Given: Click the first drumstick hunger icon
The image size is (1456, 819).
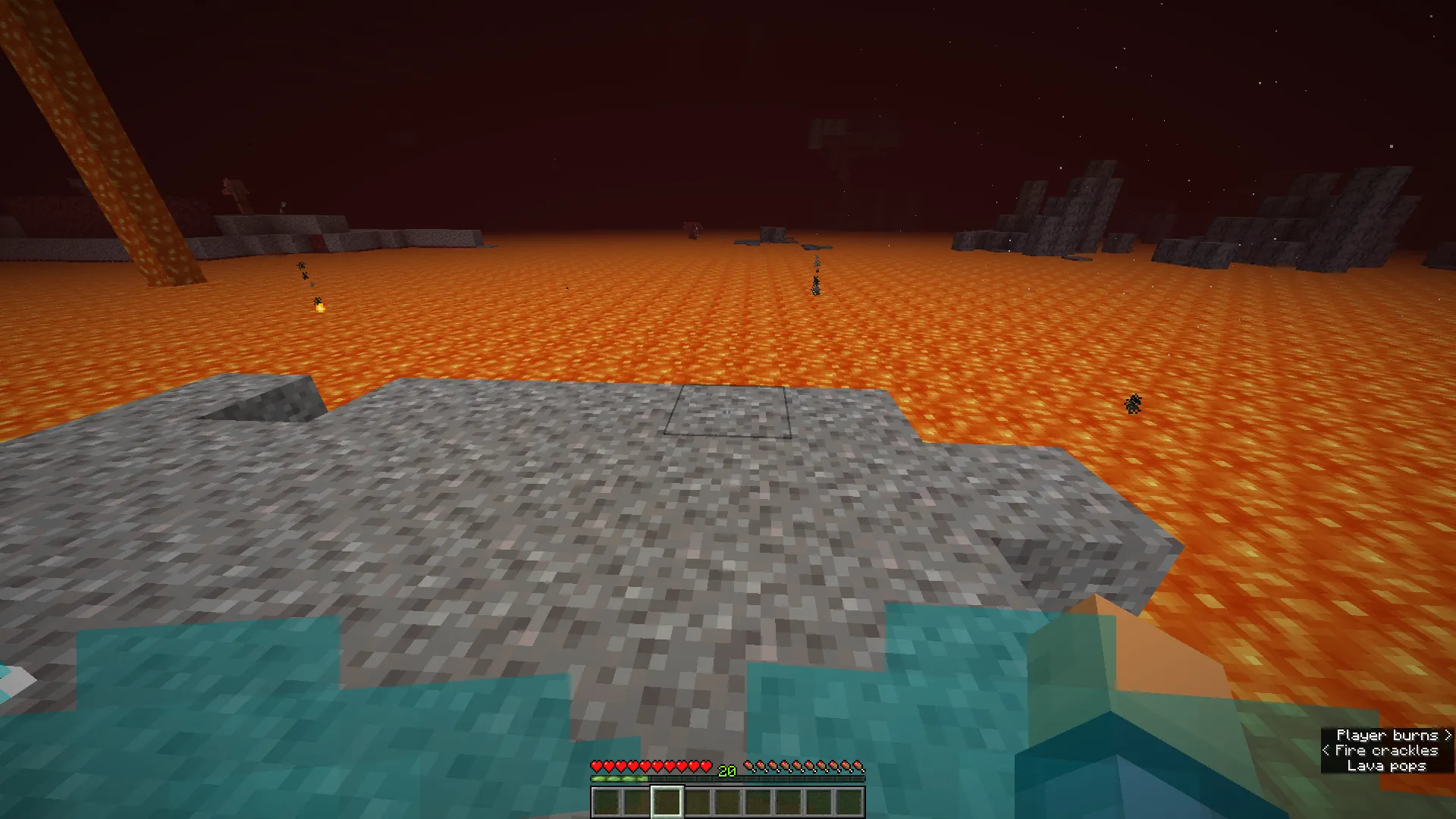Looking at the screenshot, I should click(x=748, y=766).
